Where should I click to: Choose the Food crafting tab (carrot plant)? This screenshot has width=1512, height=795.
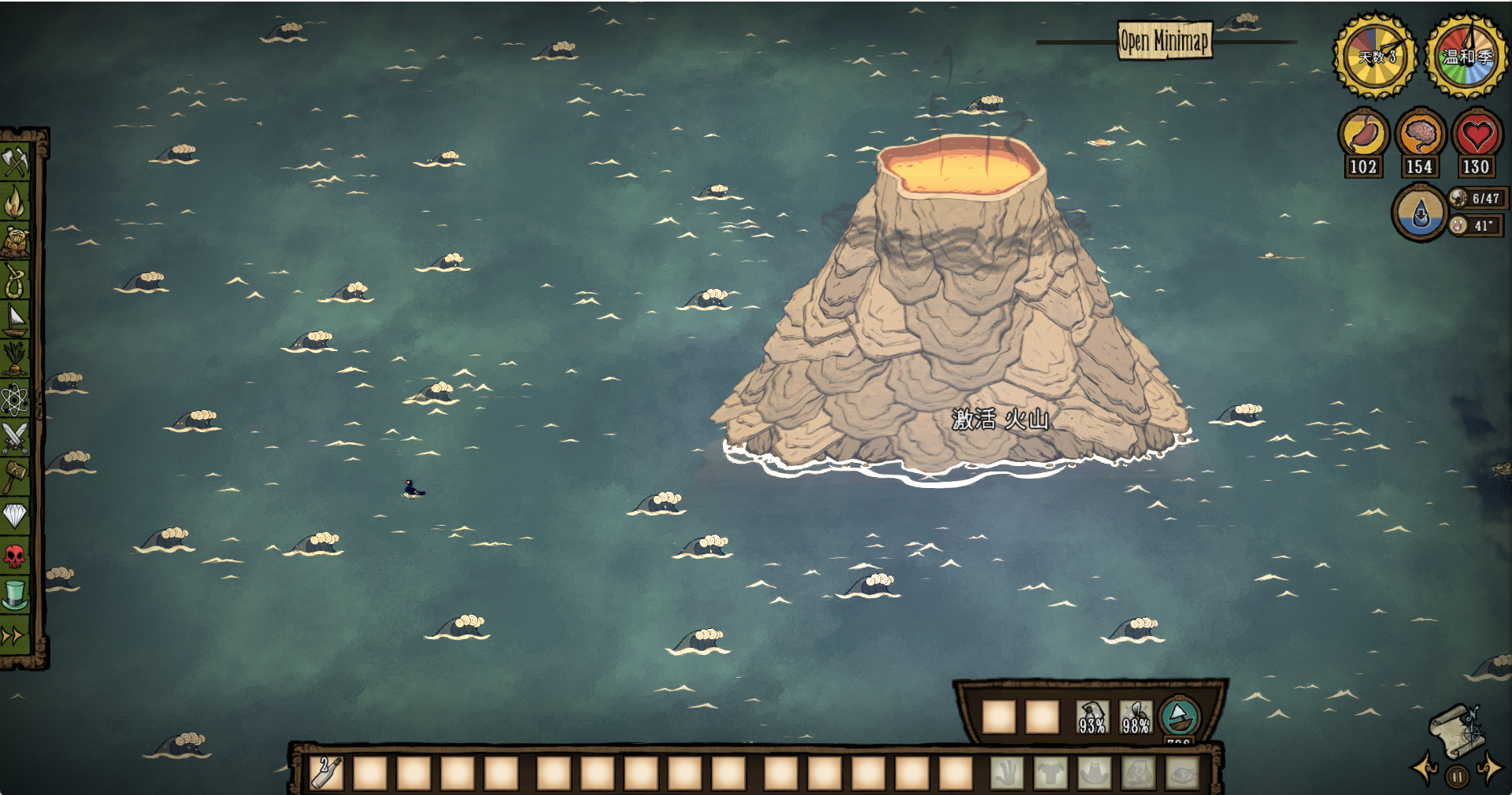pos(15,358)
